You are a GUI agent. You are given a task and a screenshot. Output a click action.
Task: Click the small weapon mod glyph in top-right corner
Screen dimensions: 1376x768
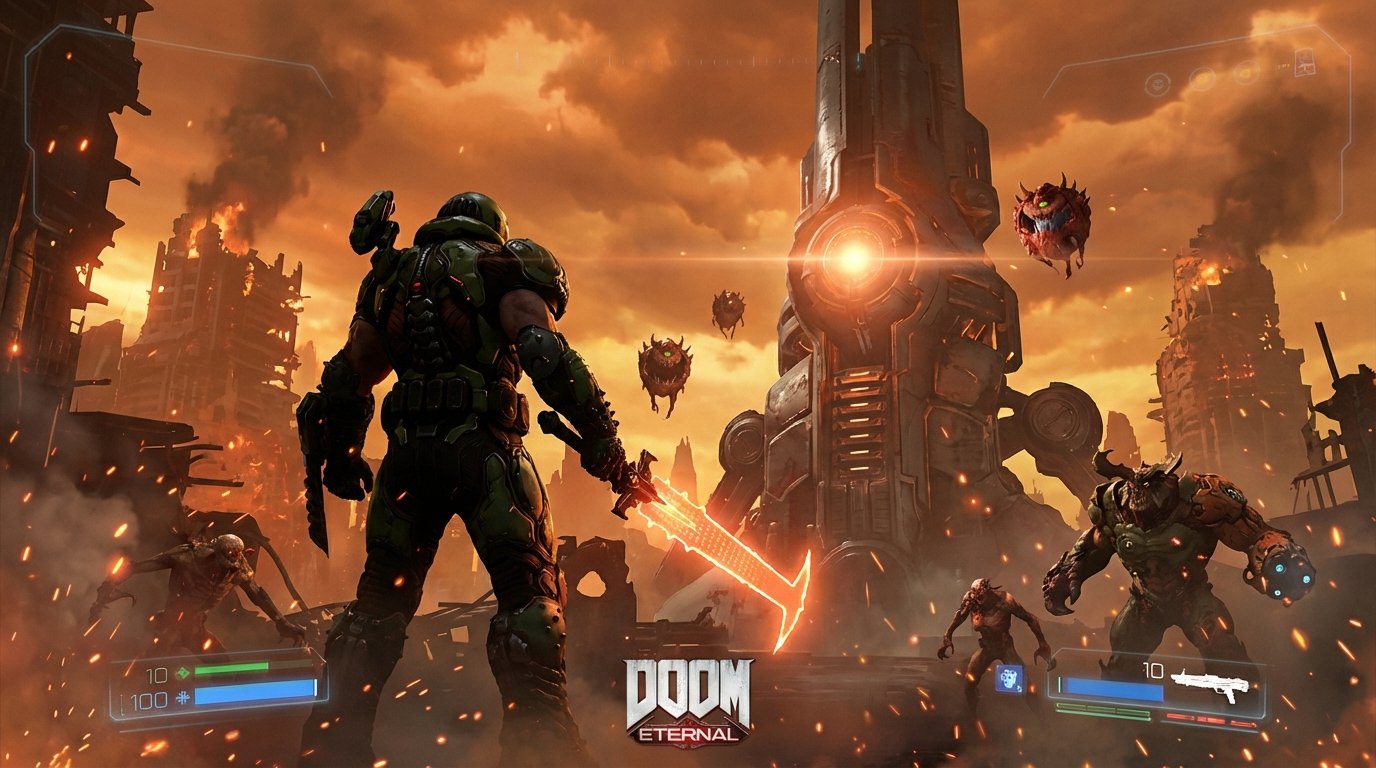click(x=1305, y=62)
